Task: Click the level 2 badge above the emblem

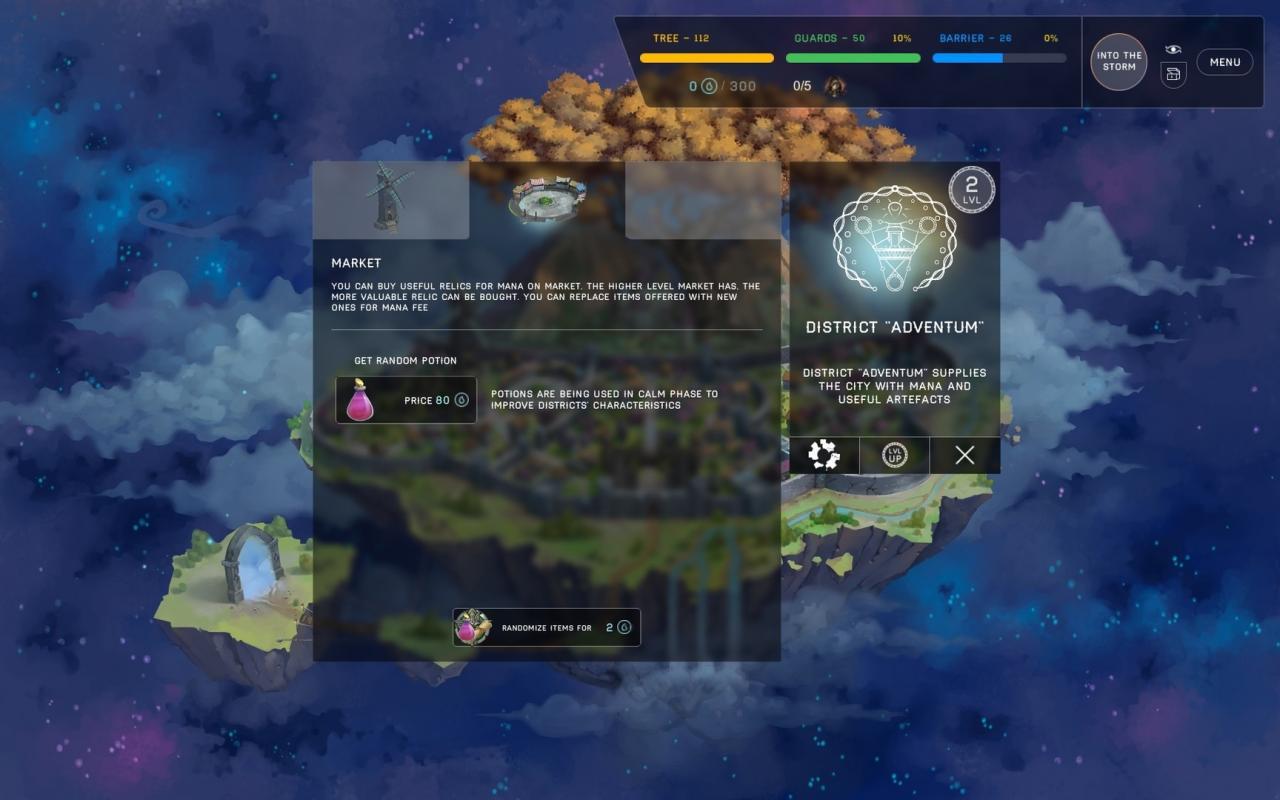Action: coord(971,189)
